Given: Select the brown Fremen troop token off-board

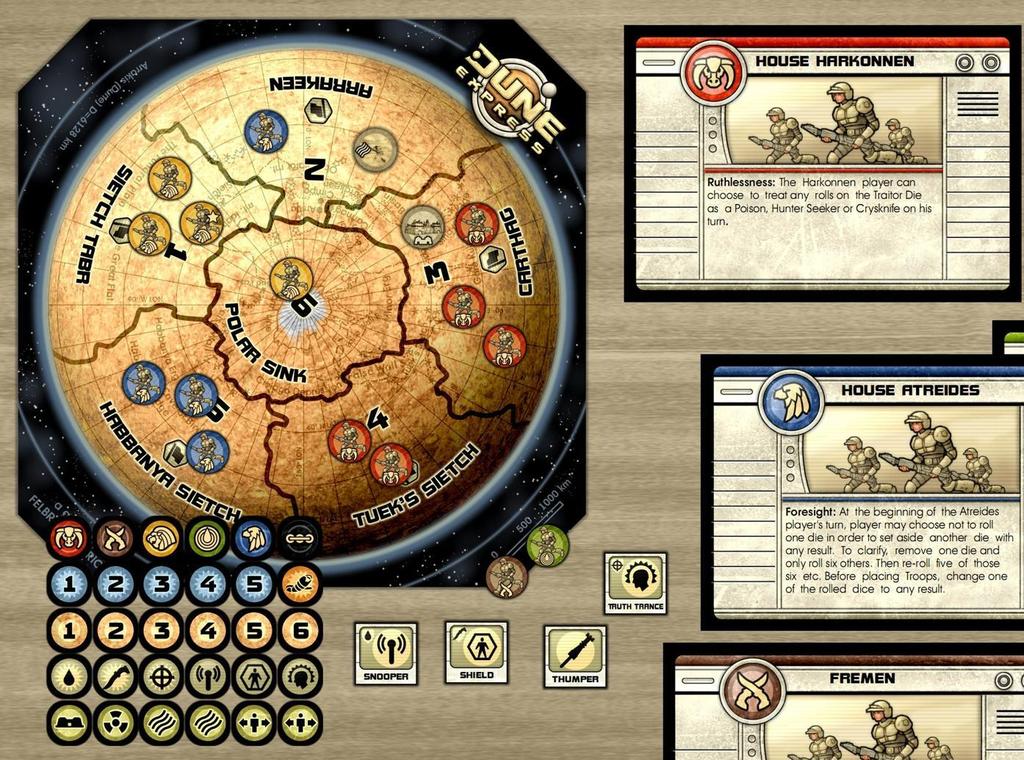Looking at the screenshot, I should pos(507,577).
